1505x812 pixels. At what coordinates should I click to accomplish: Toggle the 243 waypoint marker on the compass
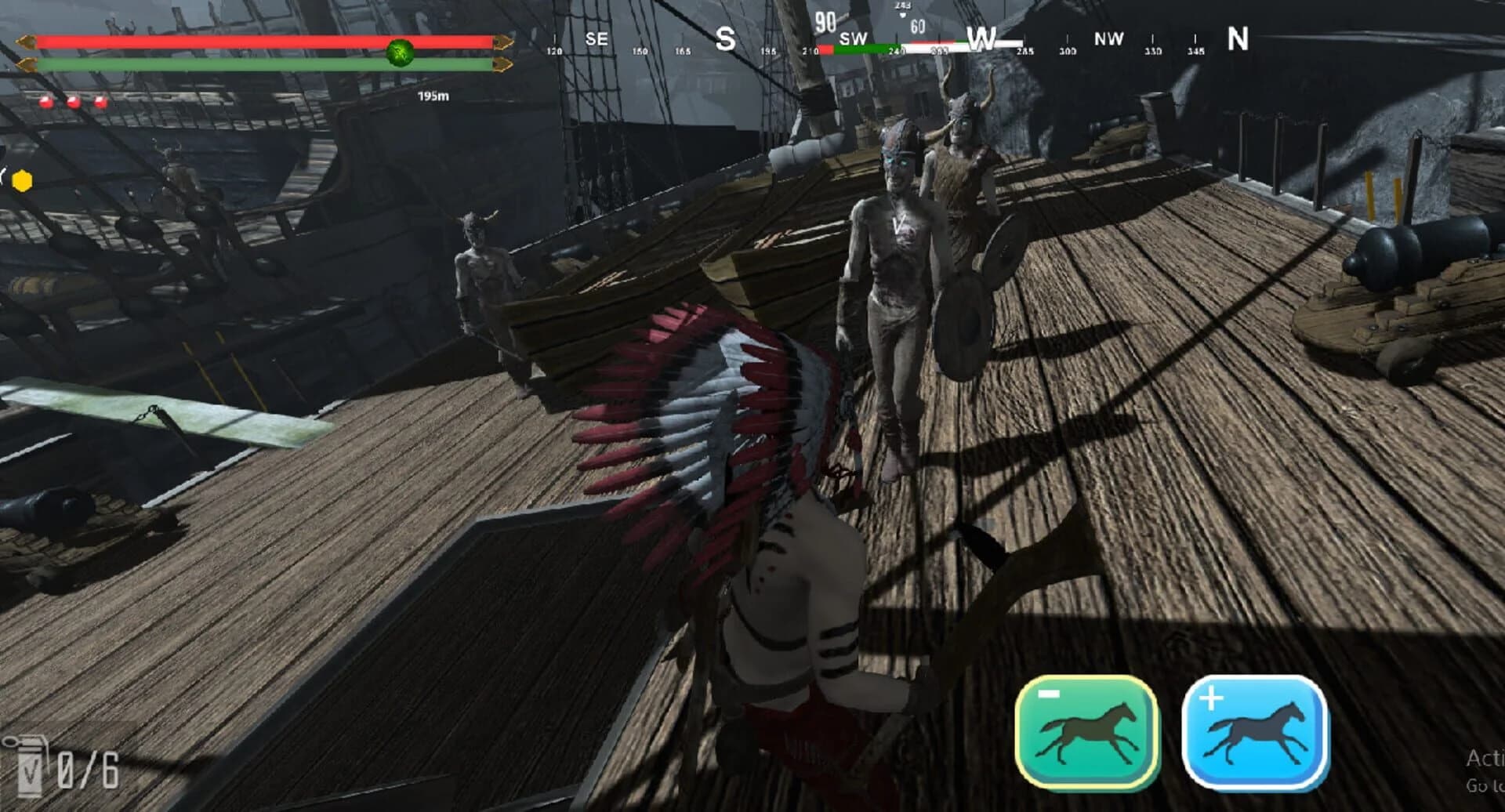click(x=903, y=6)
